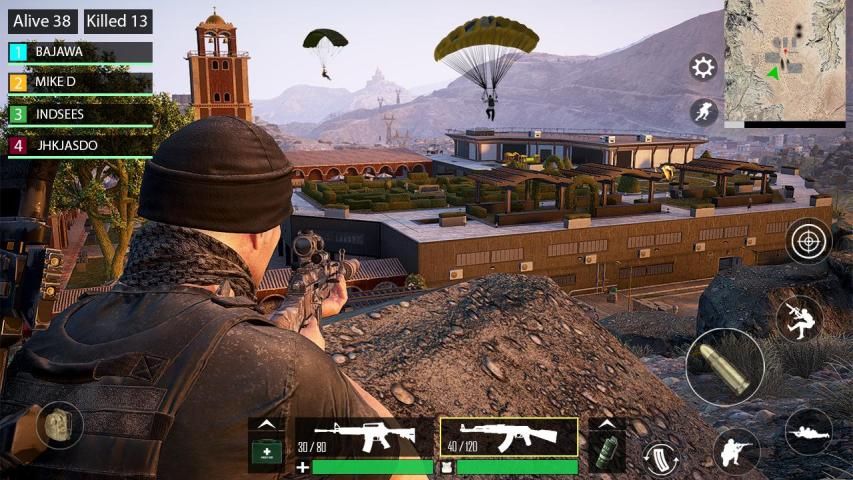Expand the arrow above the medkit slot

266,424
